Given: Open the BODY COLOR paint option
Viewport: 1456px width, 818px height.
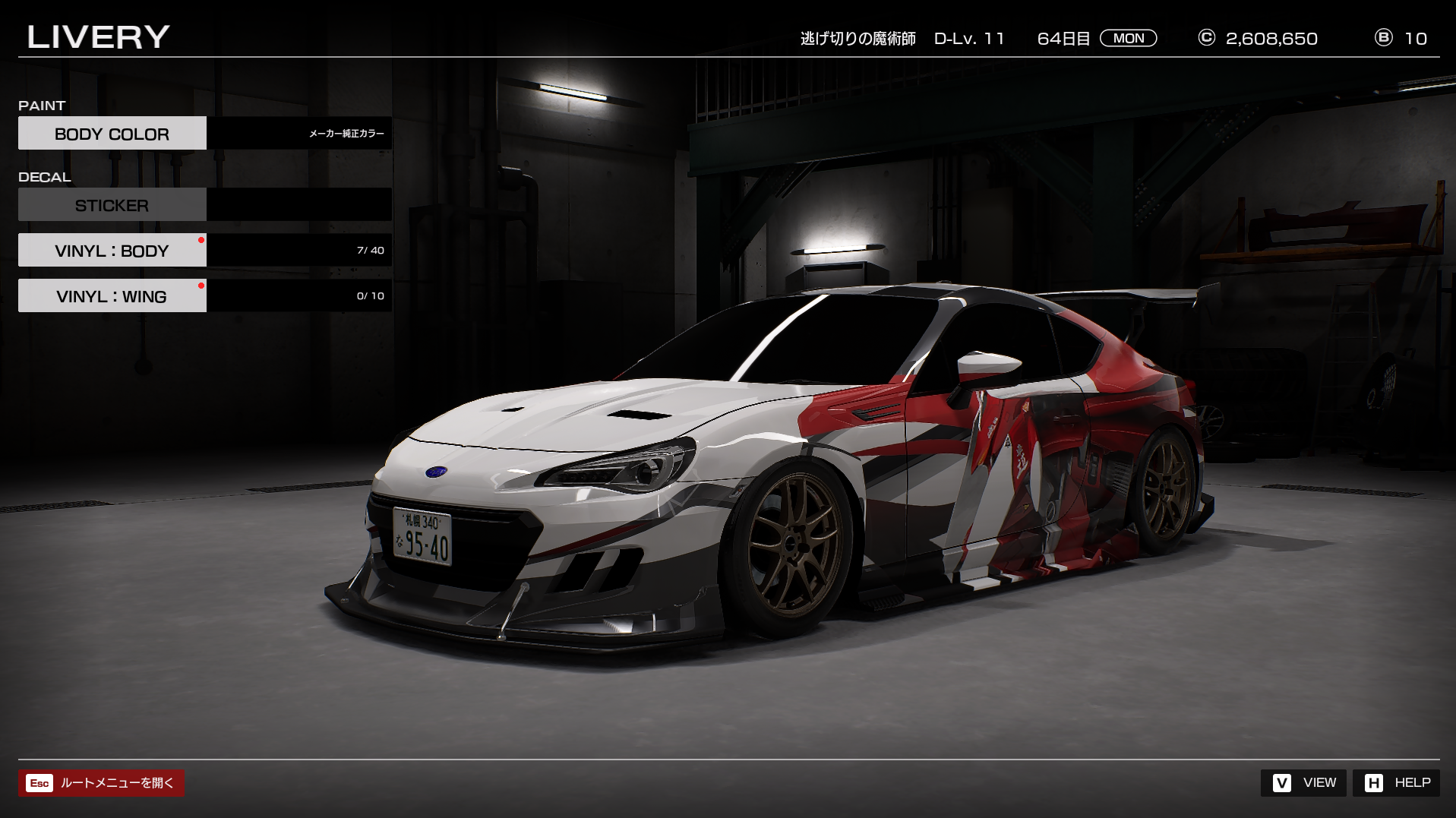Looking at the screenshot, I should pos(112,134).
